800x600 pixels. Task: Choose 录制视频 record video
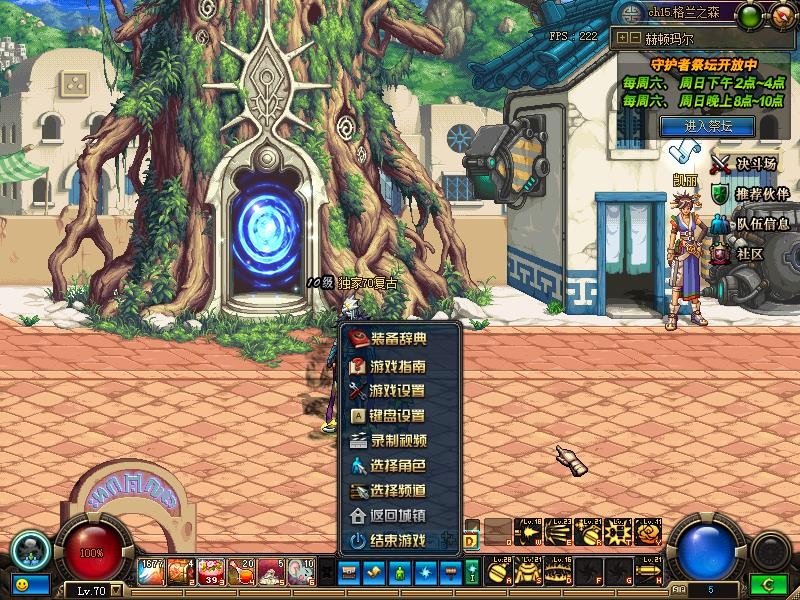(398, 441)
